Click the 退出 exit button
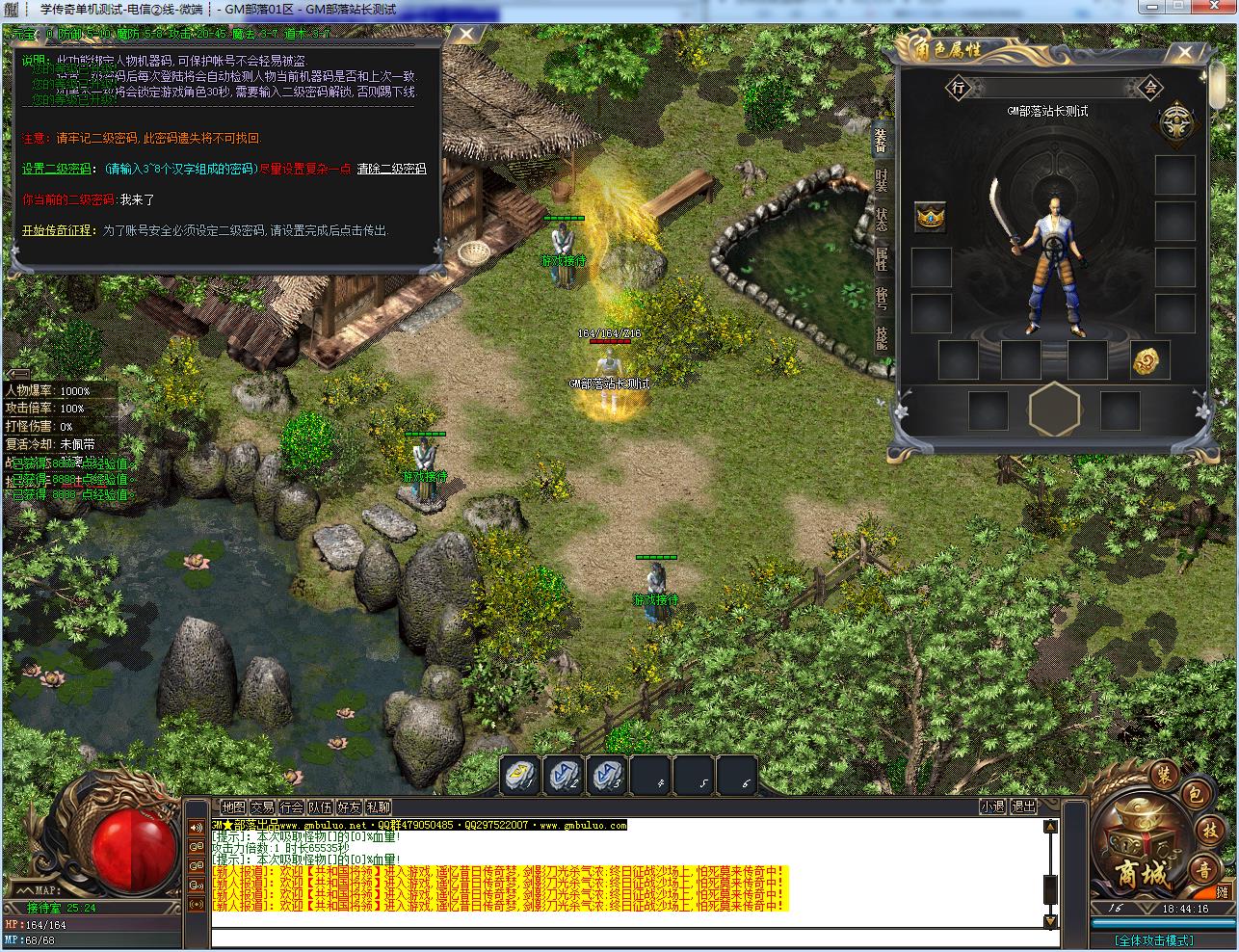The image size is (1239, 952). pyautogui.click(x=1023, y=807)
